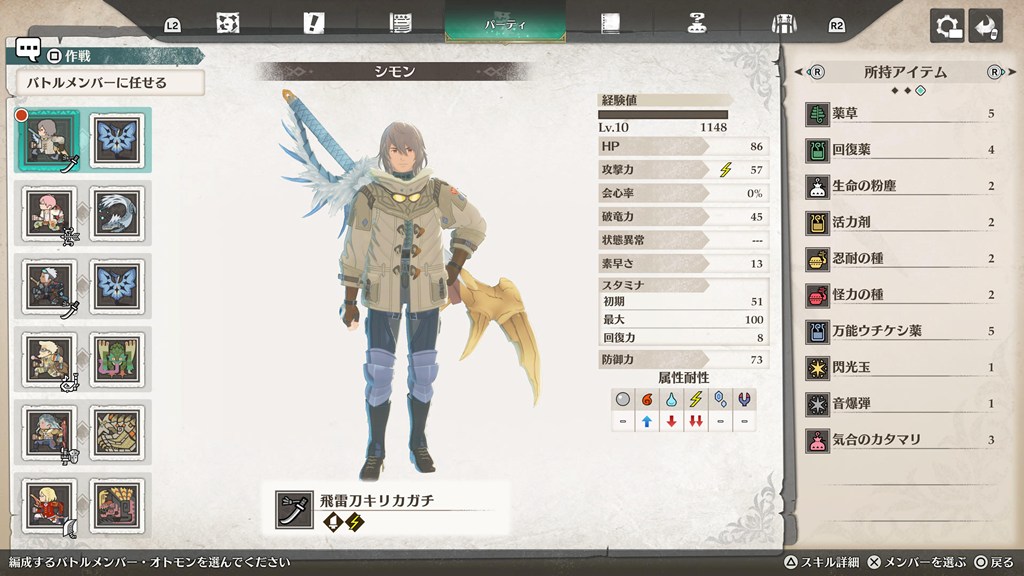Pick the 閃光玉 flash bomb item
This screenshot has width=1024, height=576.
[900, 367]
